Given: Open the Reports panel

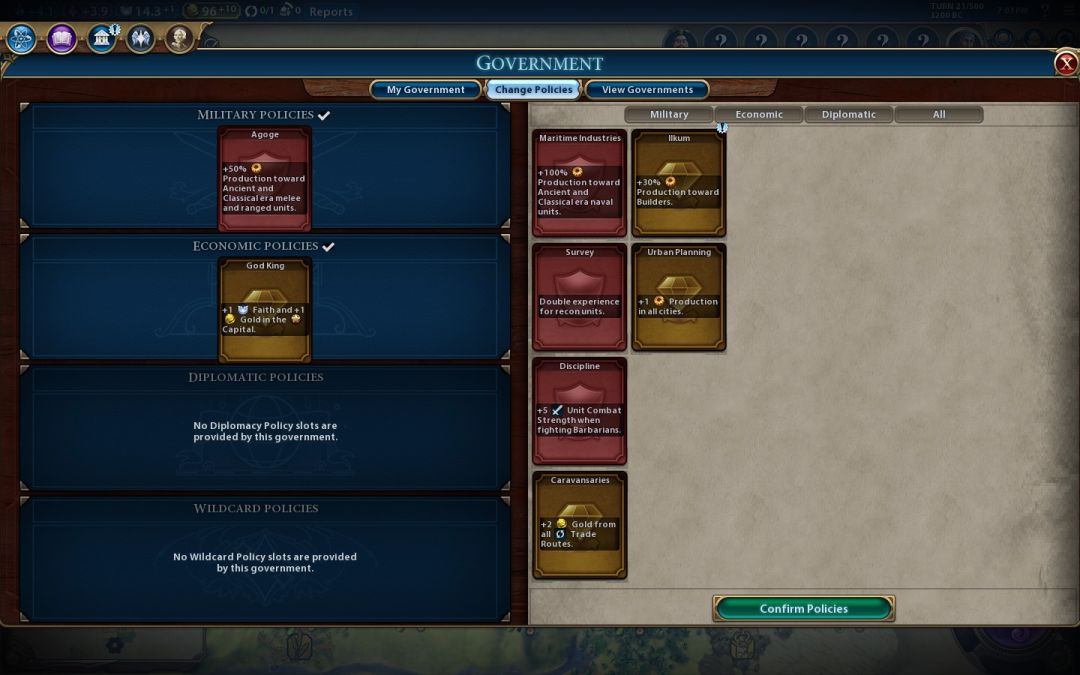Looking at the screenshot, I should [331, 12].
